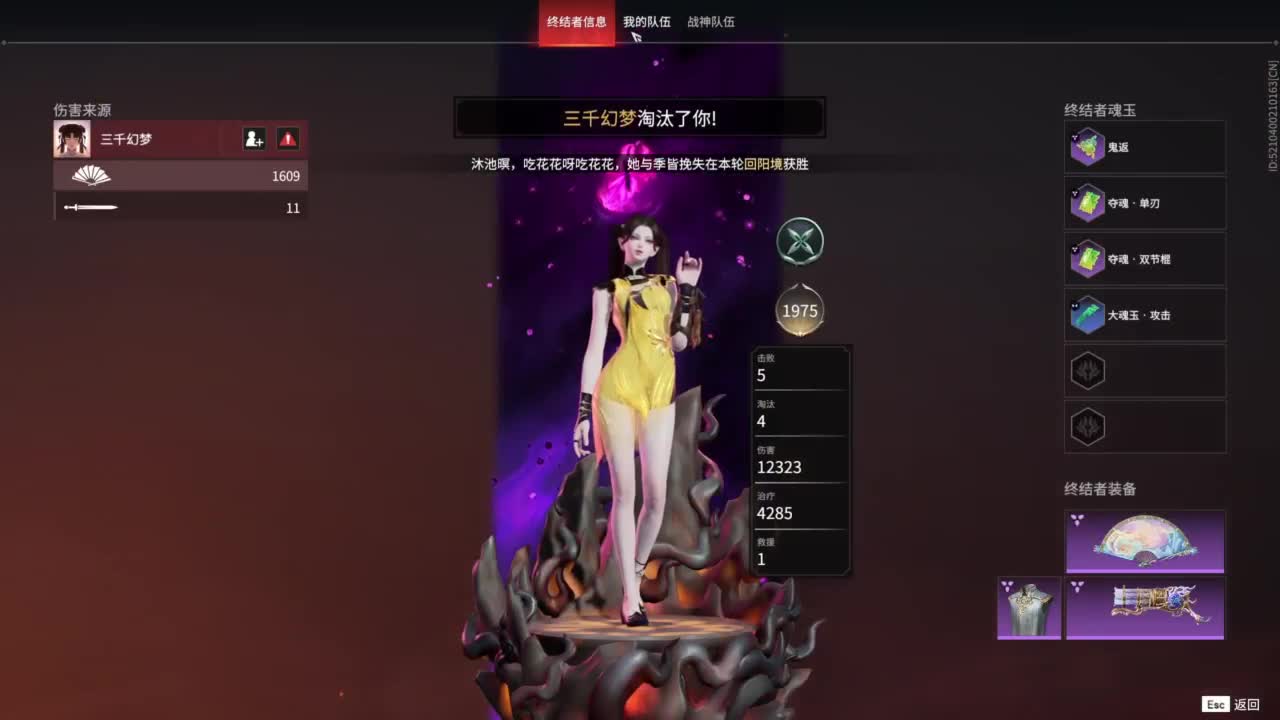
Task: Click the 1975 score medallion
Action: point(799,311)
